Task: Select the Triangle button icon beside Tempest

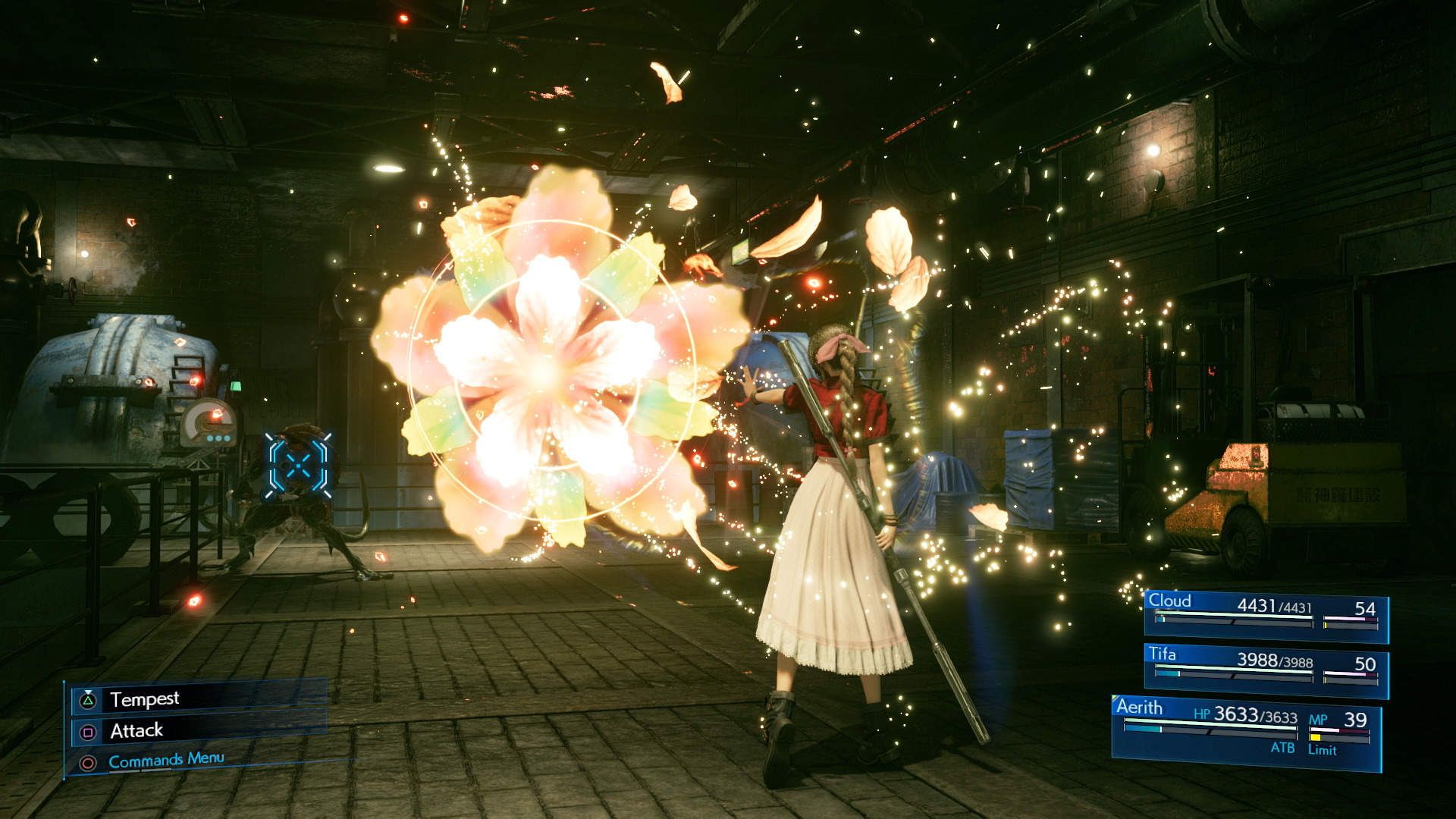Action: (89, 699)
